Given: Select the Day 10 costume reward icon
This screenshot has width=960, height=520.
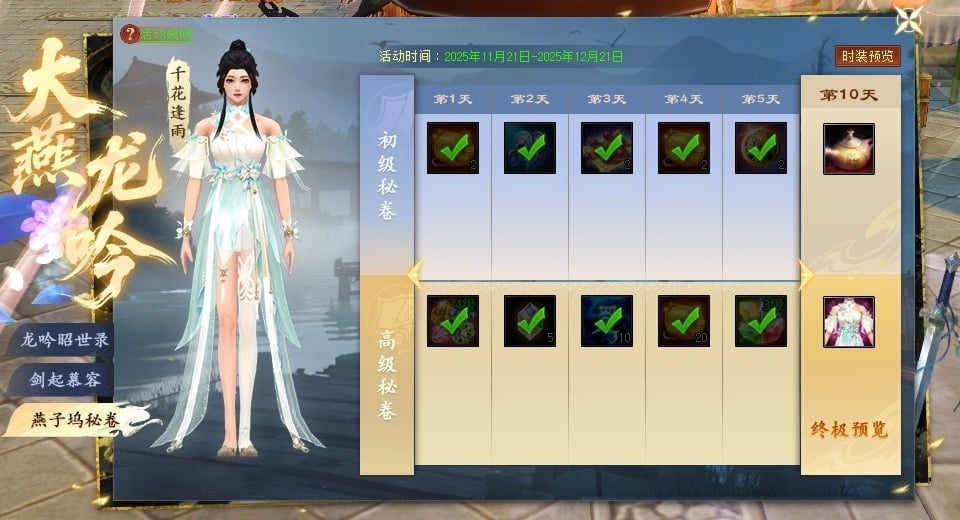Looking at the screenshot, I should point(849,322).
